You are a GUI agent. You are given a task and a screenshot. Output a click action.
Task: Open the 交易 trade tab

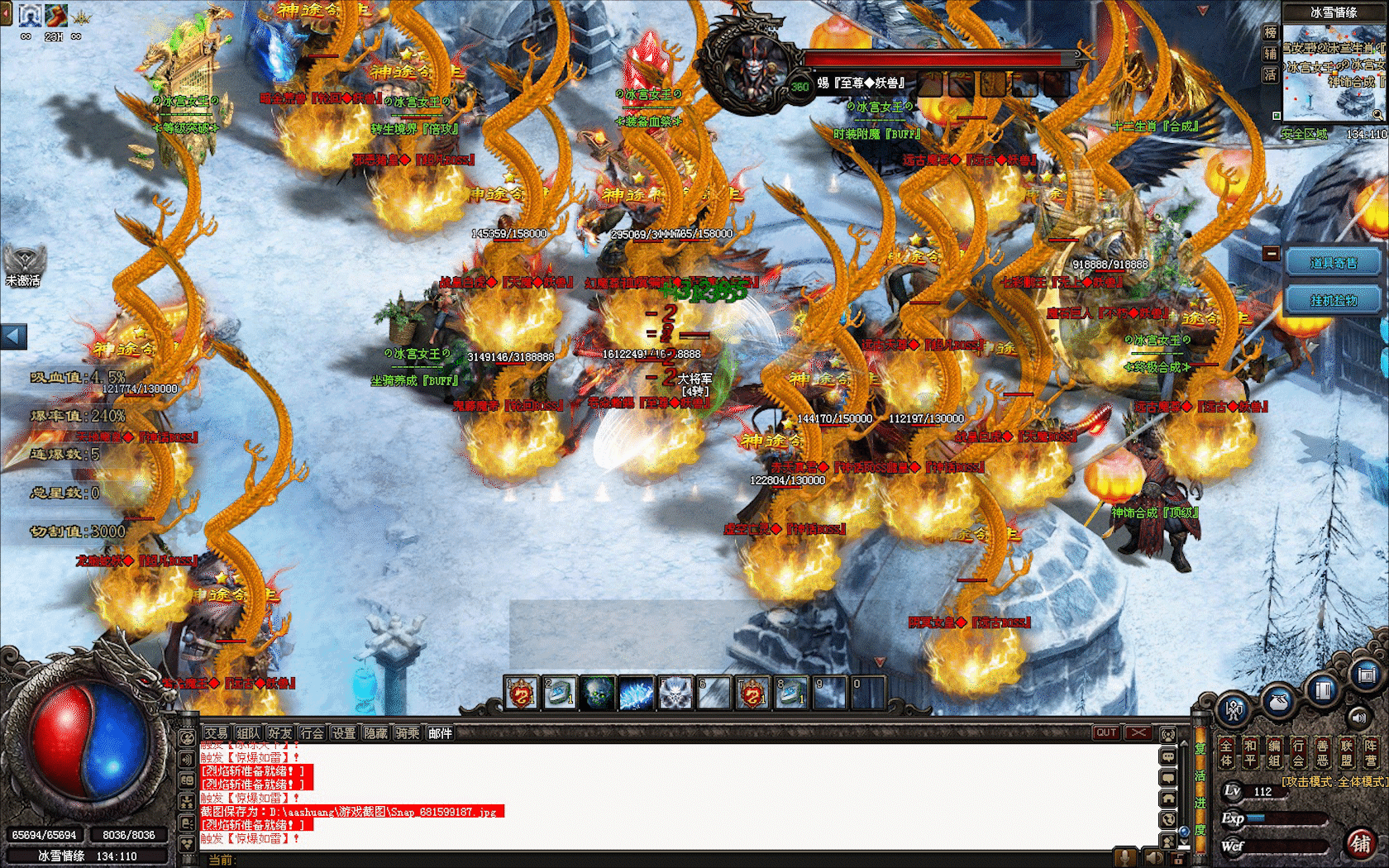[216, 733]
